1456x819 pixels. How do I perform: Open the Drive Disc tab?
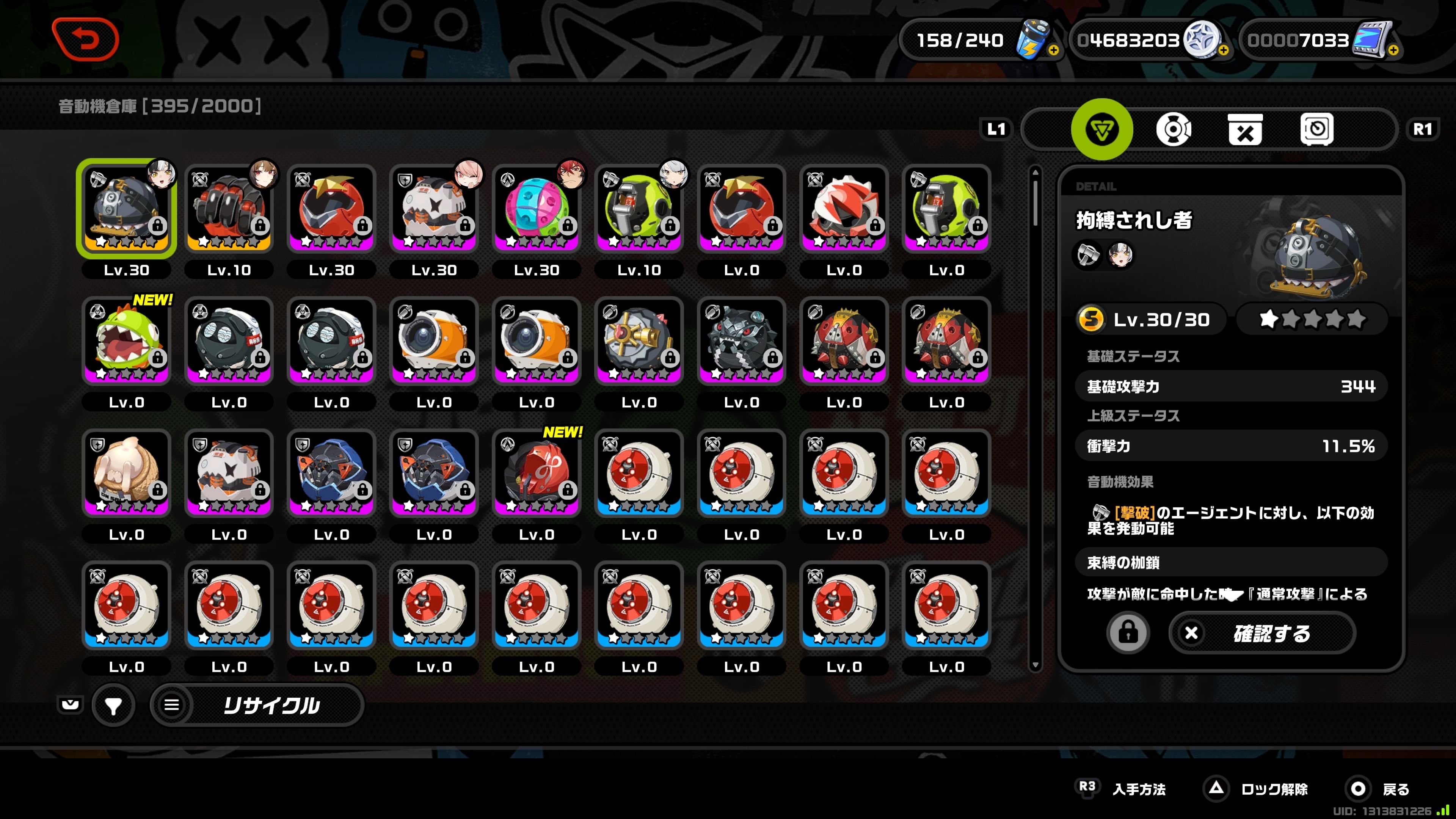(x=1174, y=129)
